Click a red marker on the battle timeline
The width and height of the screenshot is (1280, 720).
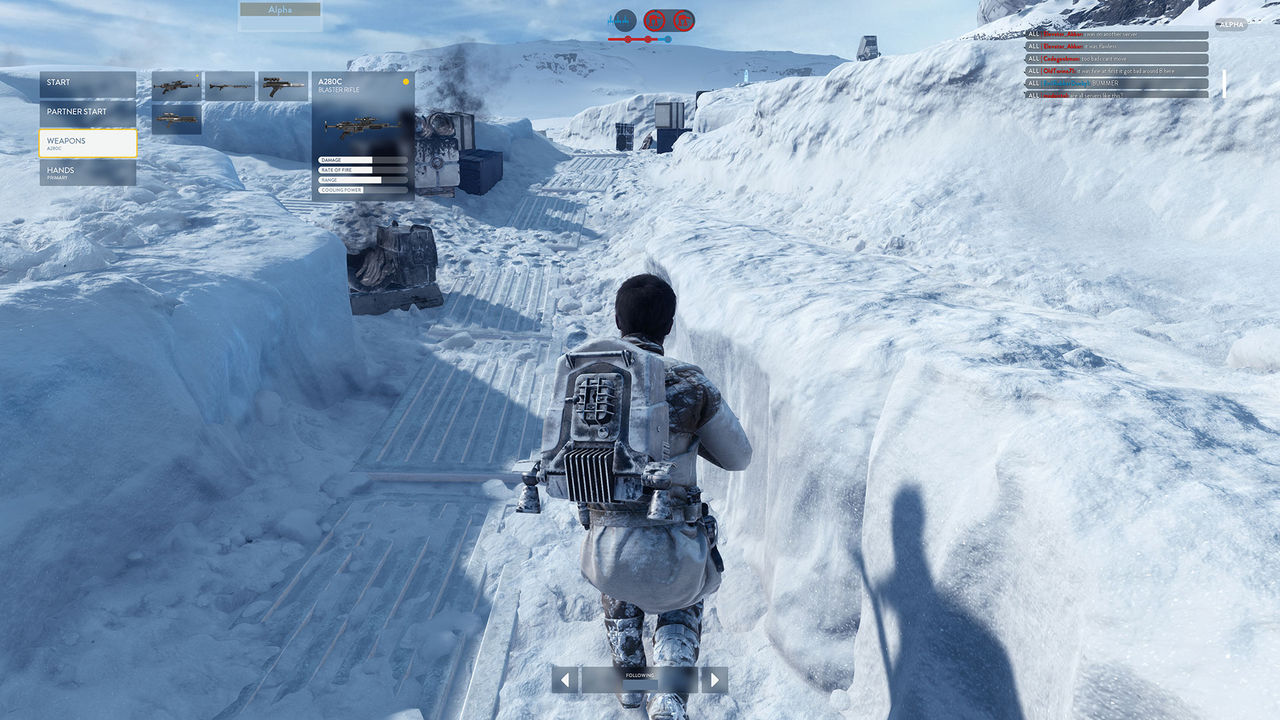(628, 39)
